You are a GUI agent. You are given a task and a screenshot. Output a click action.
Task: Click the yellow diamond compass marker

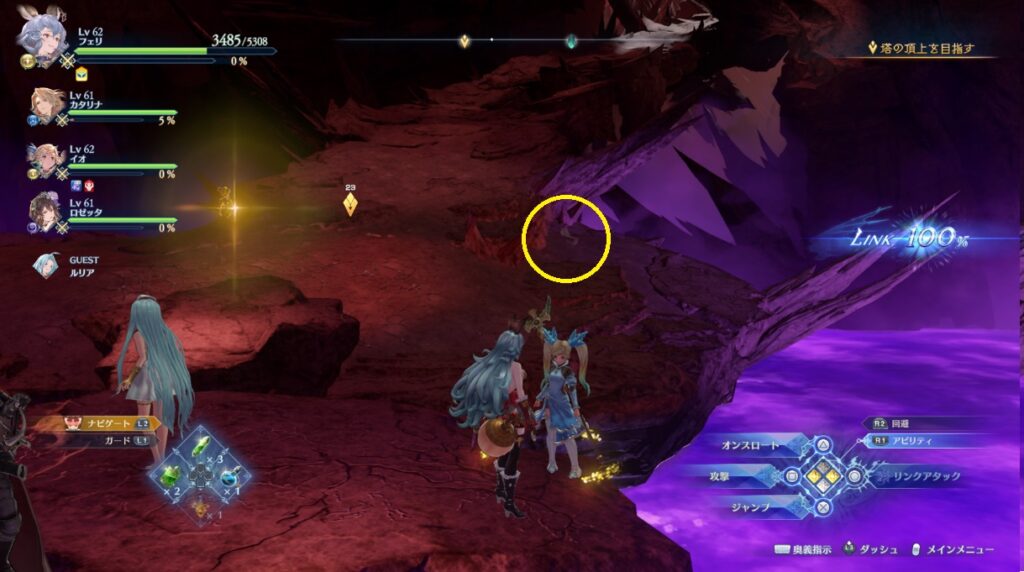(x=464, y=42)
